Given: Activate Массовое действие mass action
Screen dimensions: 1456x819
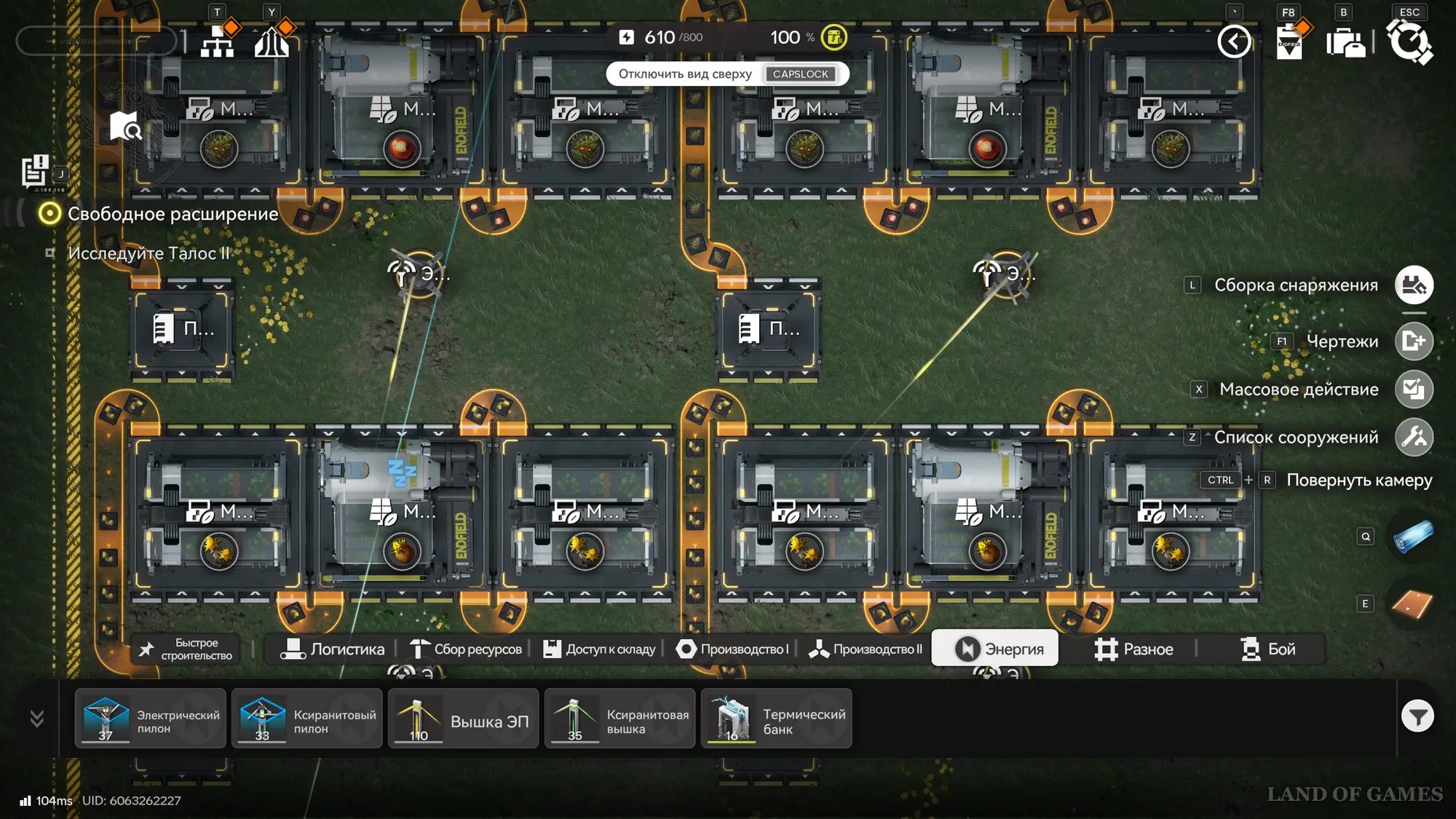Looking at the screenshot, I should [x=1414, y=389].
